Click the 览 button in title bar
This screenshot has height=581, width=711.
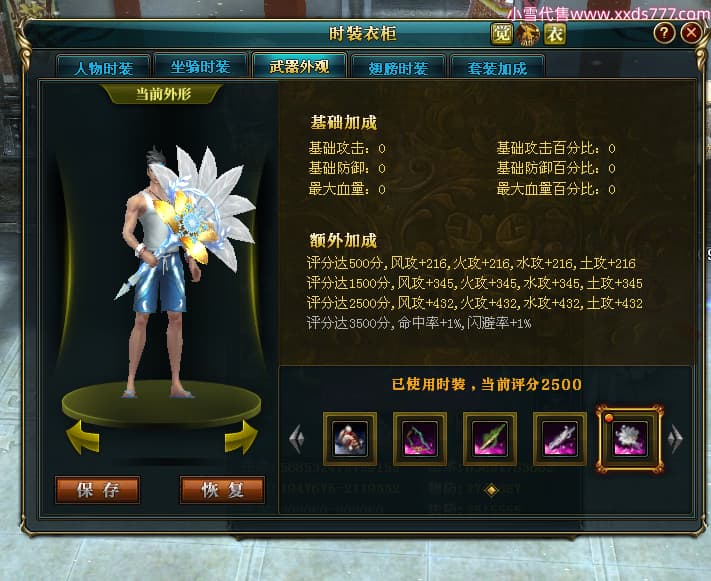click(502, 33)
